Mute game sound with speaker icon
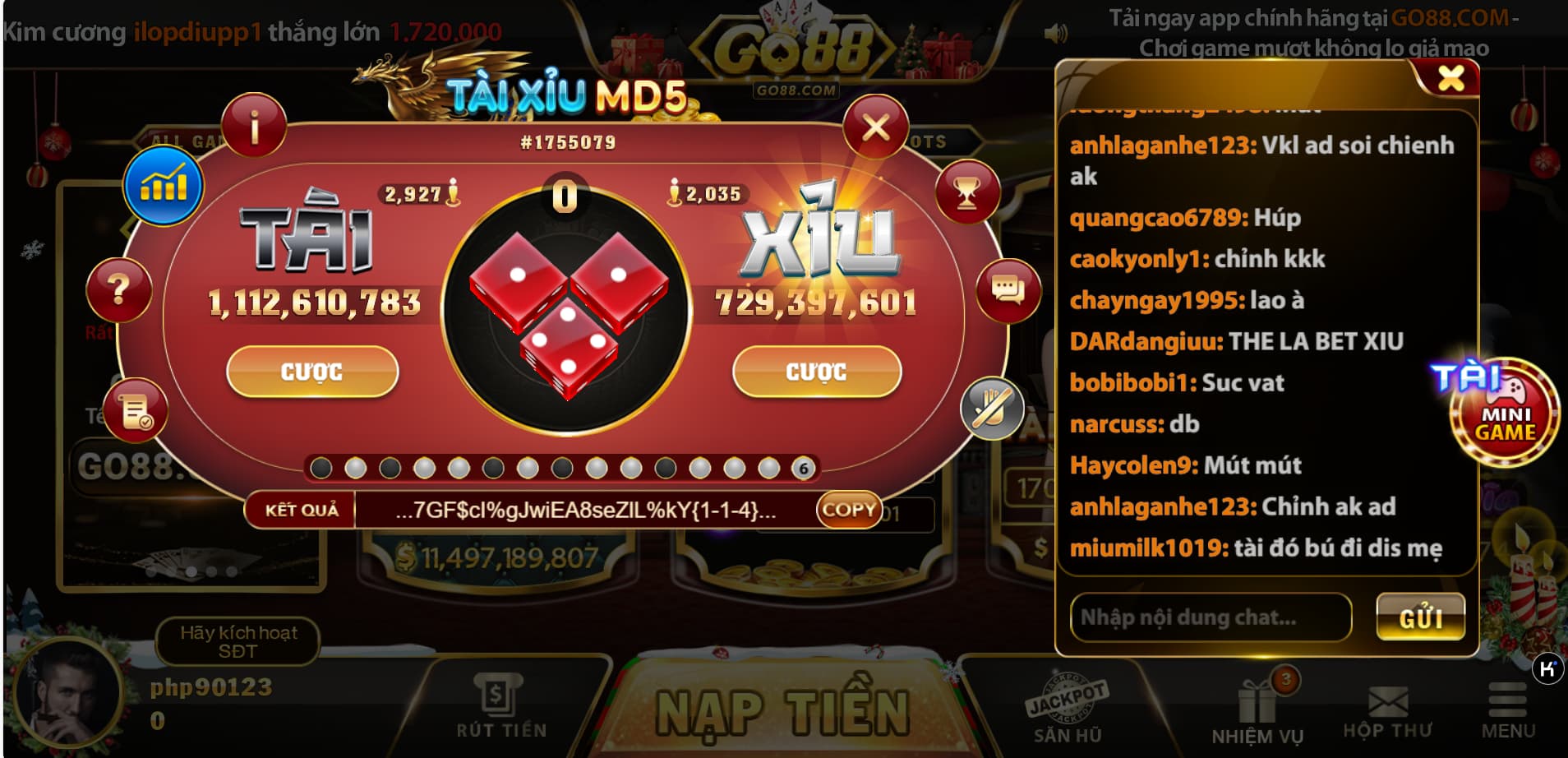Image resolution: width=1568 pixels, height=758 pixels. [x=1055, y=30]
